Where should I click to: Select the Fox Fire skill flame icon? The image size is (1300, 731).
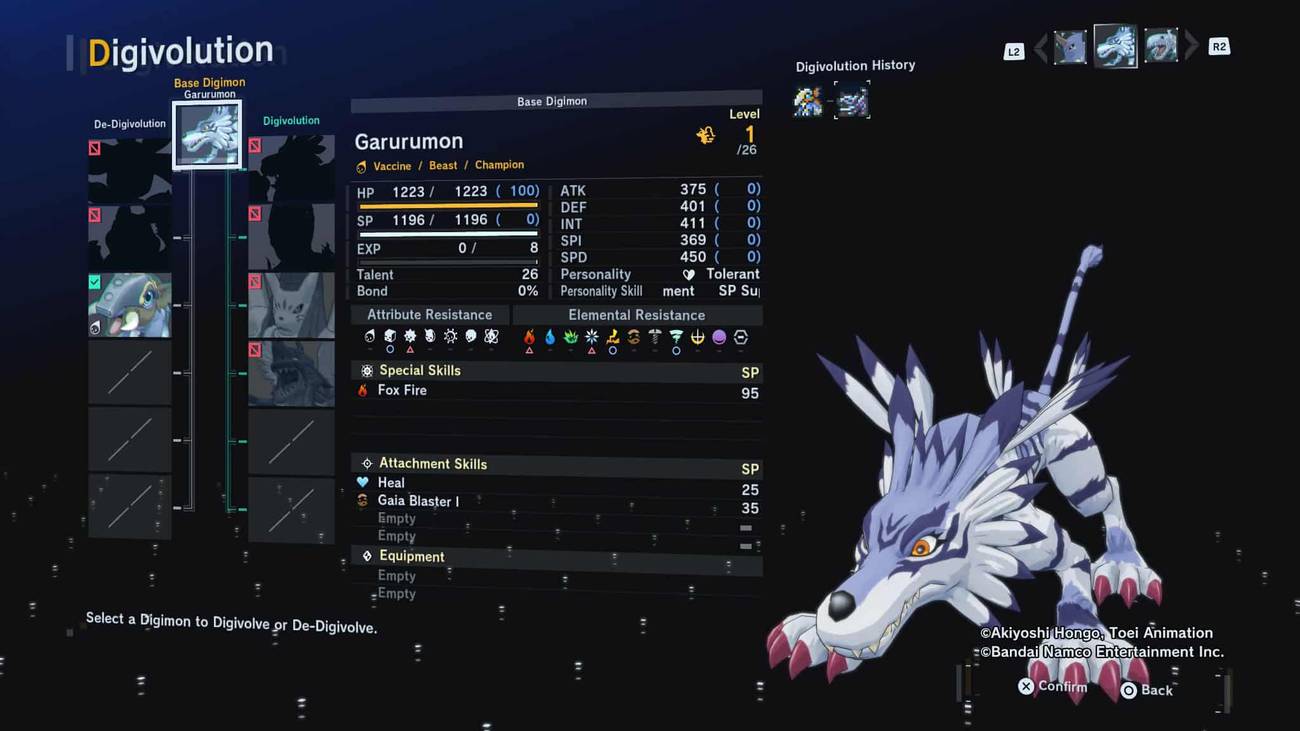pyautogui.click(x=361, y=391)
